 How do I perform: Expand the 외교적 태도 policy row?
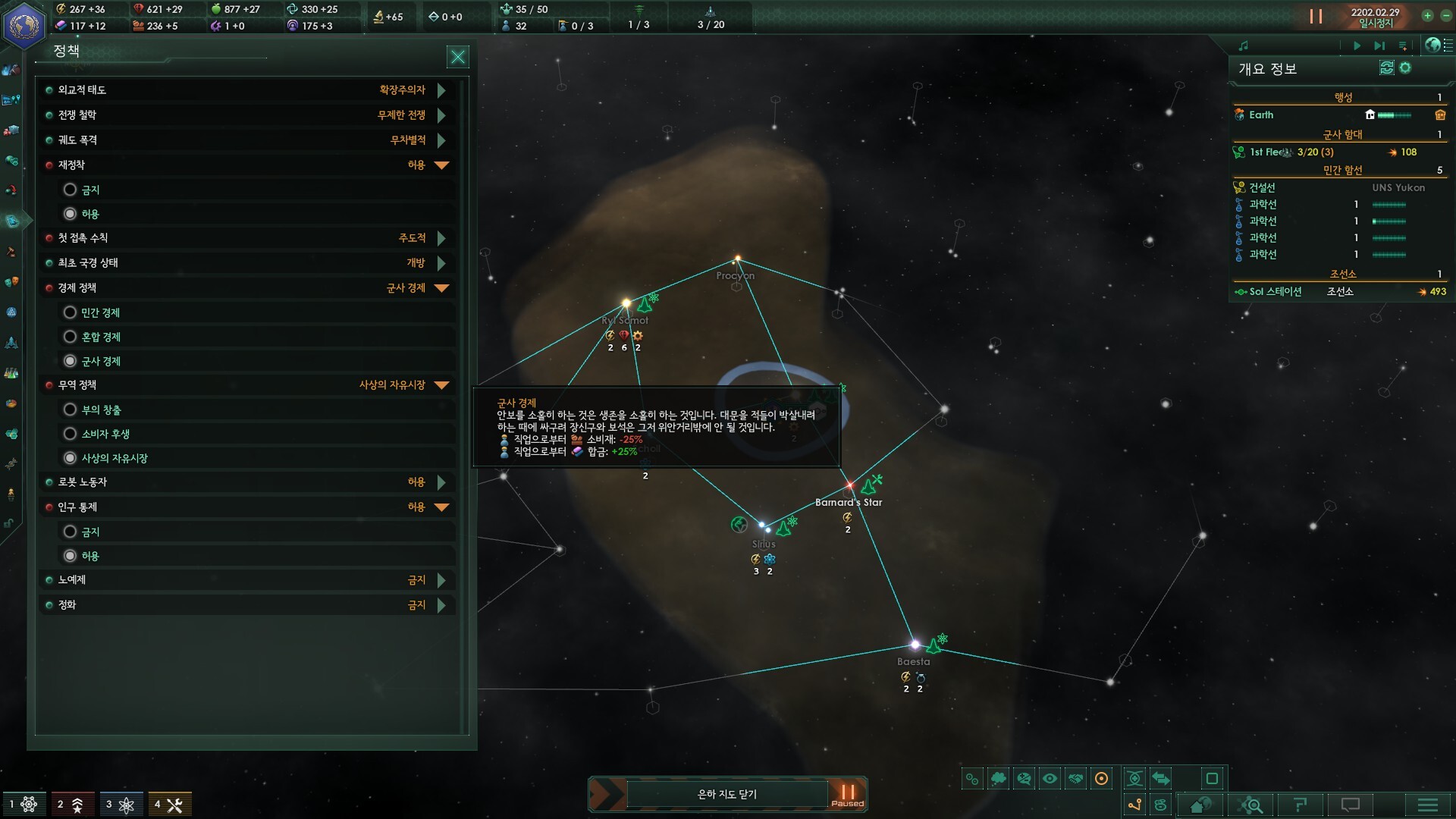pyautogui.click(x=441, y=90)
